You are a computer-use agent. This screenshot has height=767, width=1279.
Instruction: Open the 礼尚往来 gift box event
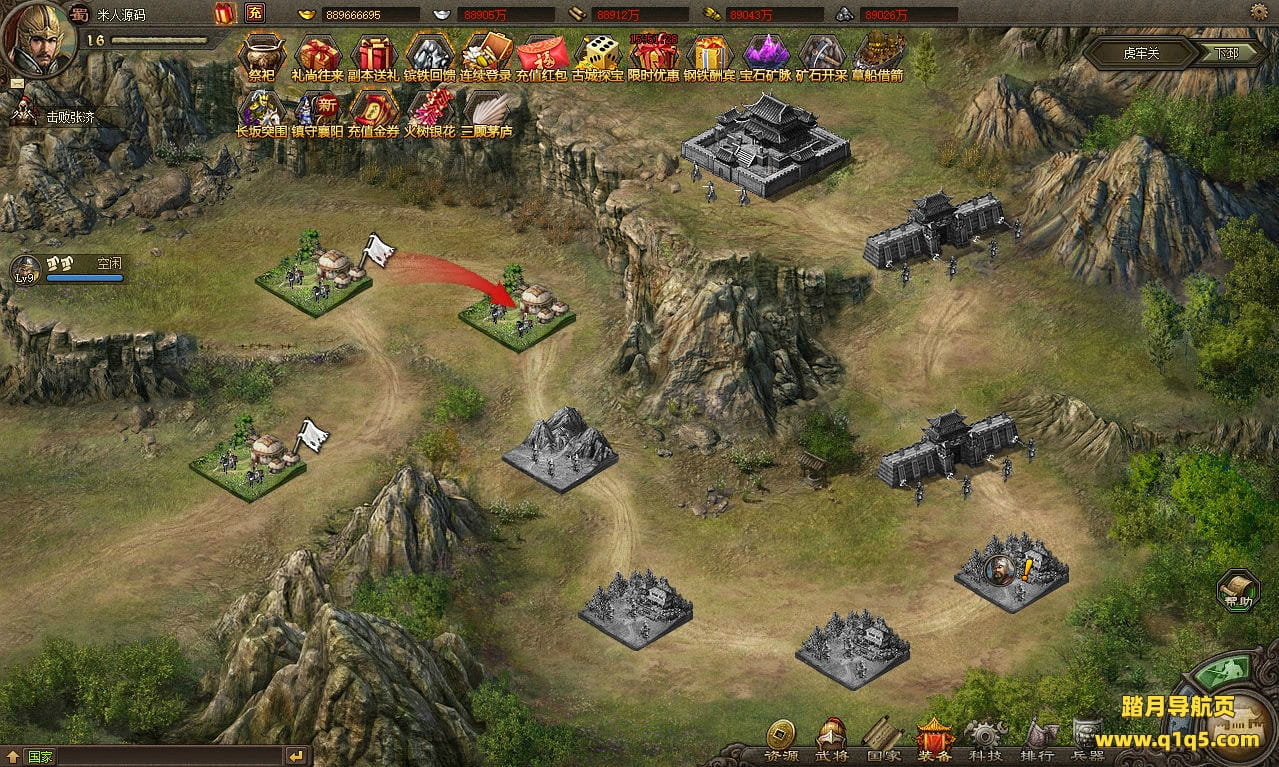coord(318,54)
